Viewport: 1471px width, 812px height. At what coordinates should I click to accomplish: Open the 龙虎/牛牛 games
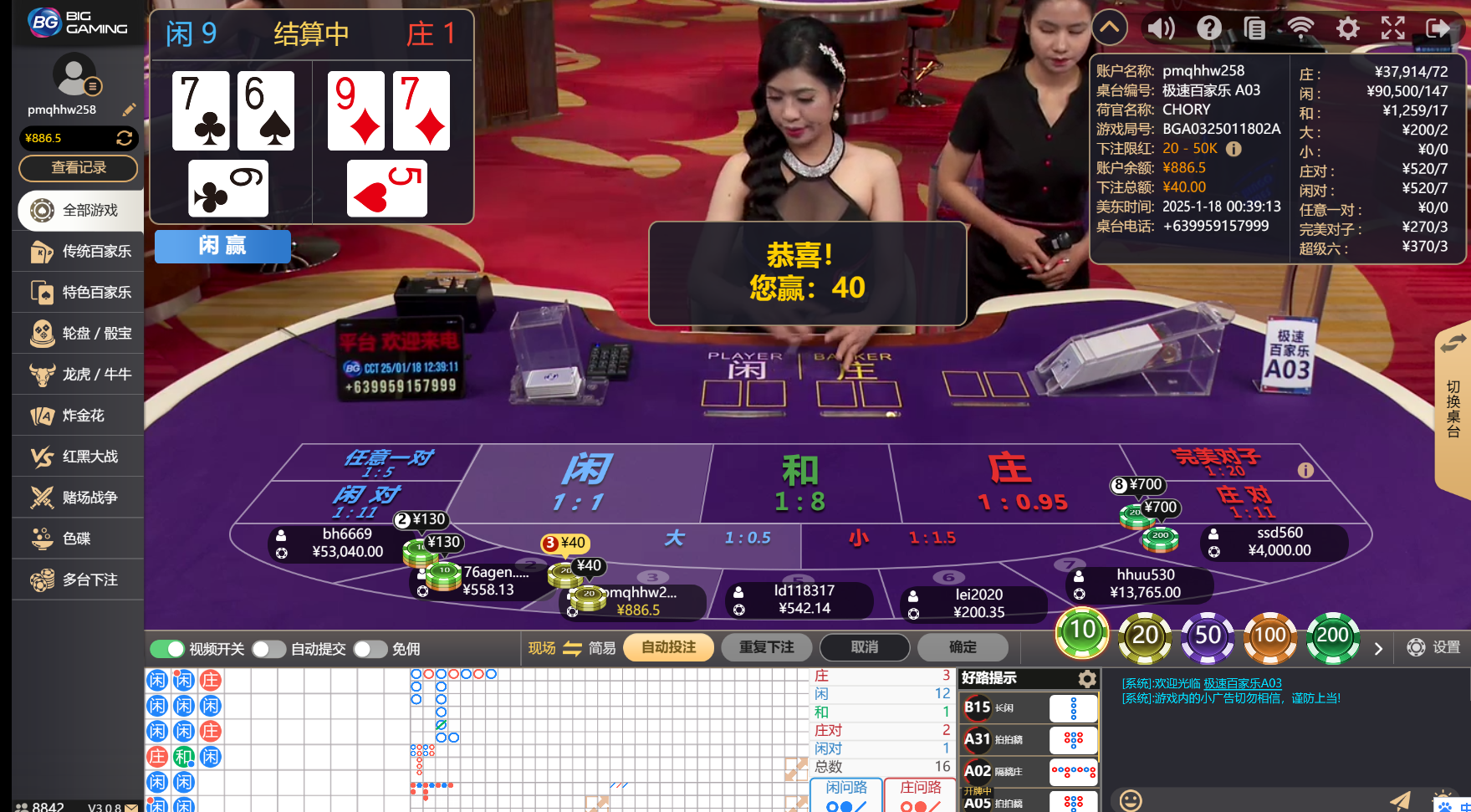coord(78,374)
